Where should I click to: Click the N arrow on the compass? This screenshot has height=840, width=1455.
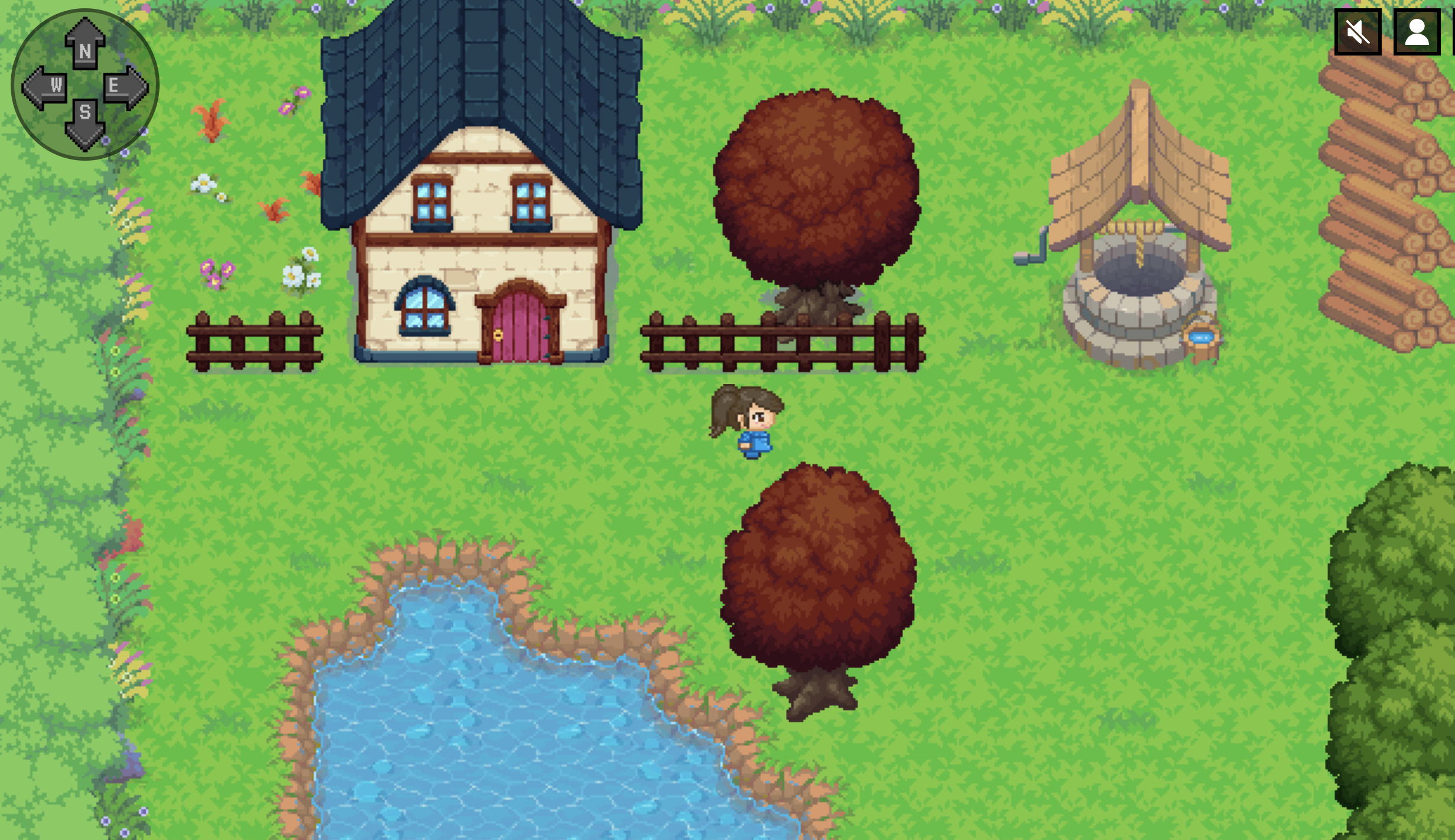(85, 44)
